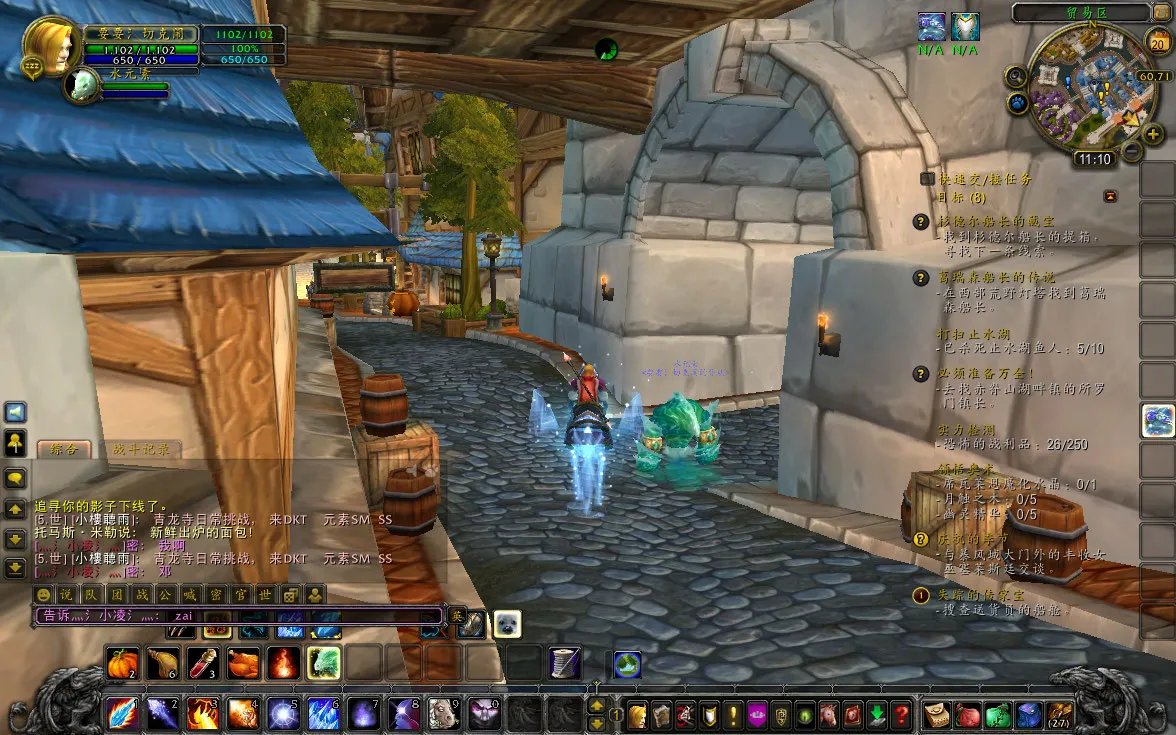Toggle the quick accept/turn-in quest checkbox
Screen dimensions: 1176x735
pos(927,178)
